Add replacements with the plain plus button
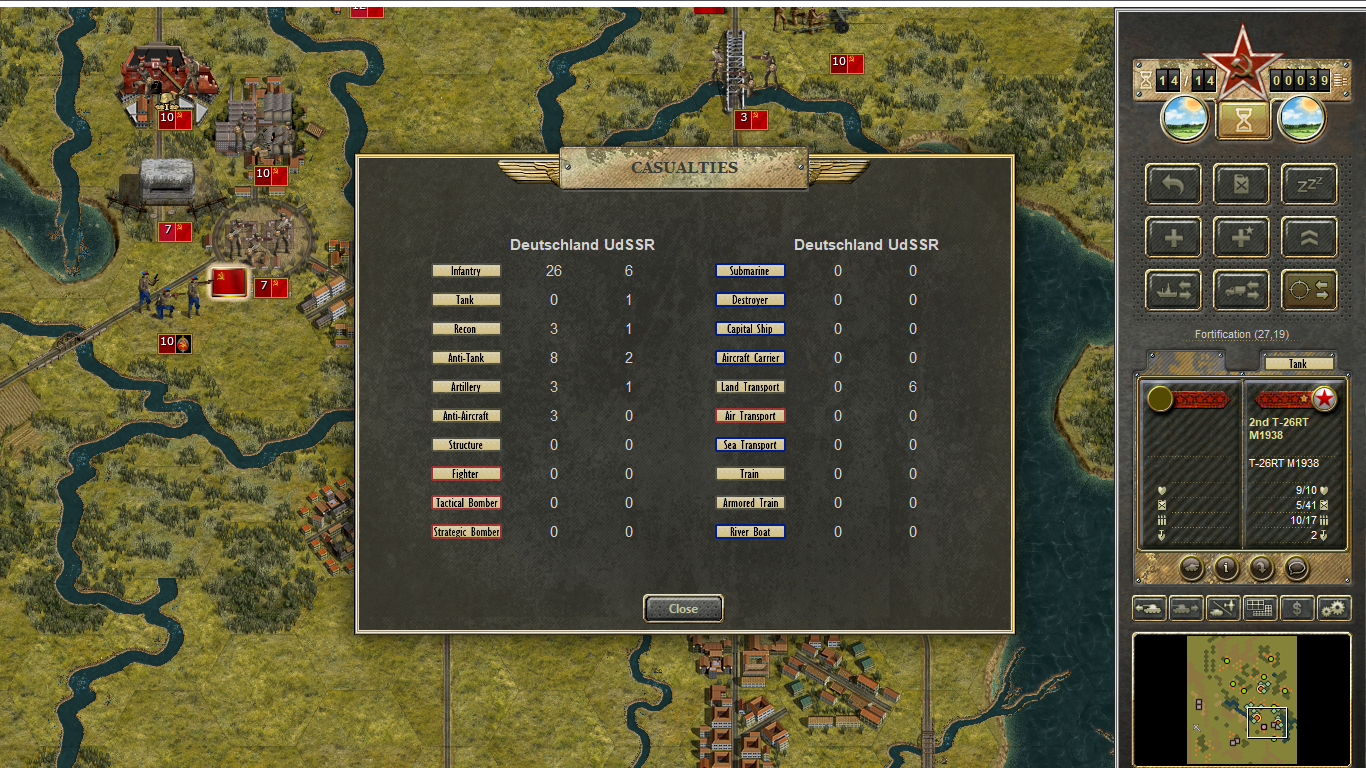The height and width of the screenshot is (768, 1366). point(1174,238)
